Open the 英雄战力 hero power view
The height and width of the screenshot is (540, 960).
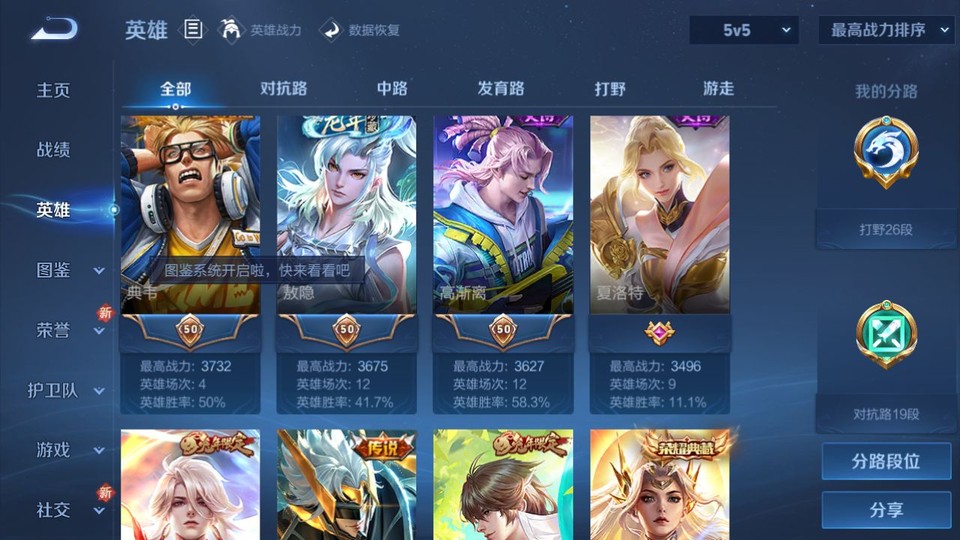261,30
